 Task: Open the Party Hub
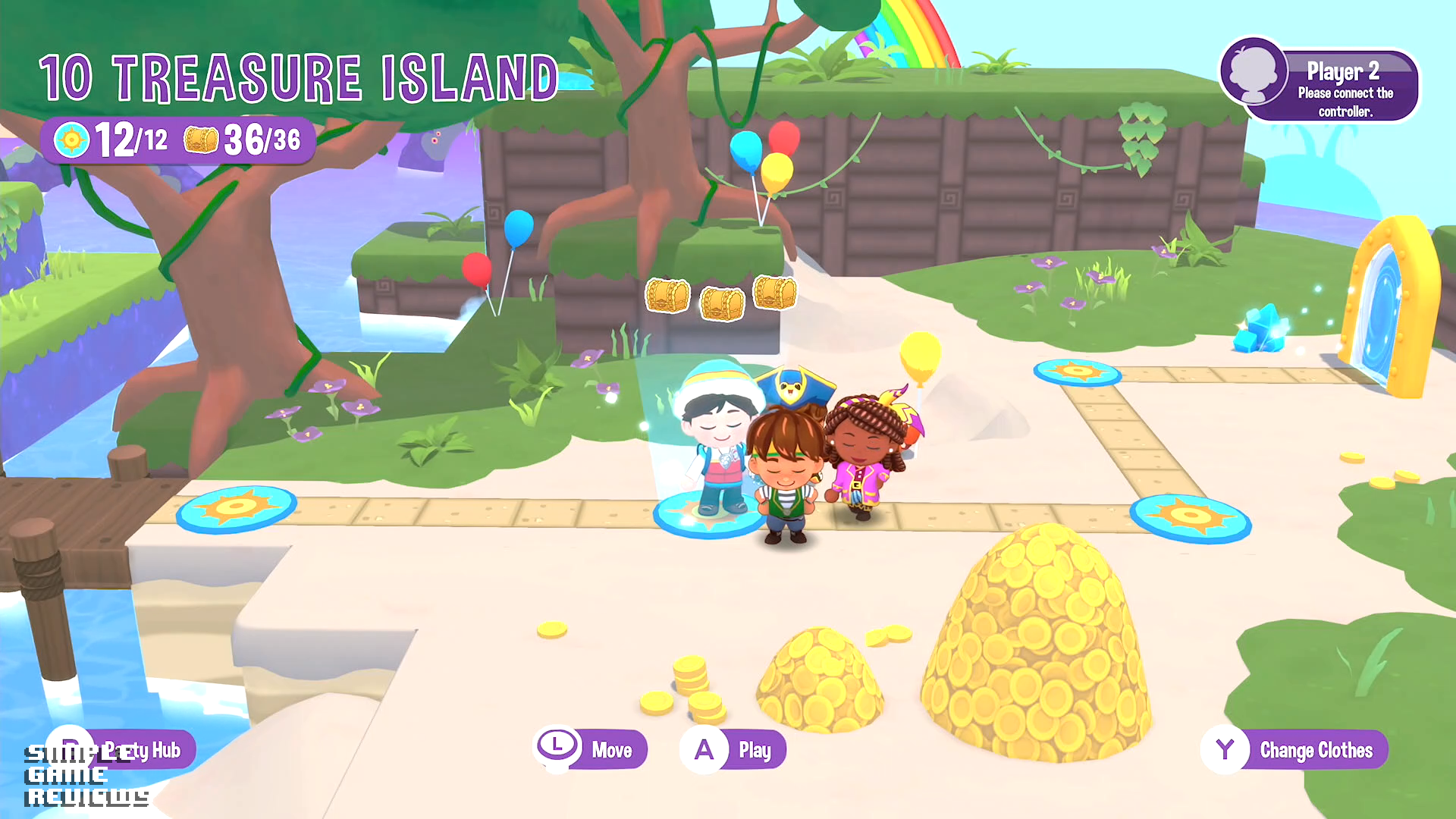click(121, 750)
